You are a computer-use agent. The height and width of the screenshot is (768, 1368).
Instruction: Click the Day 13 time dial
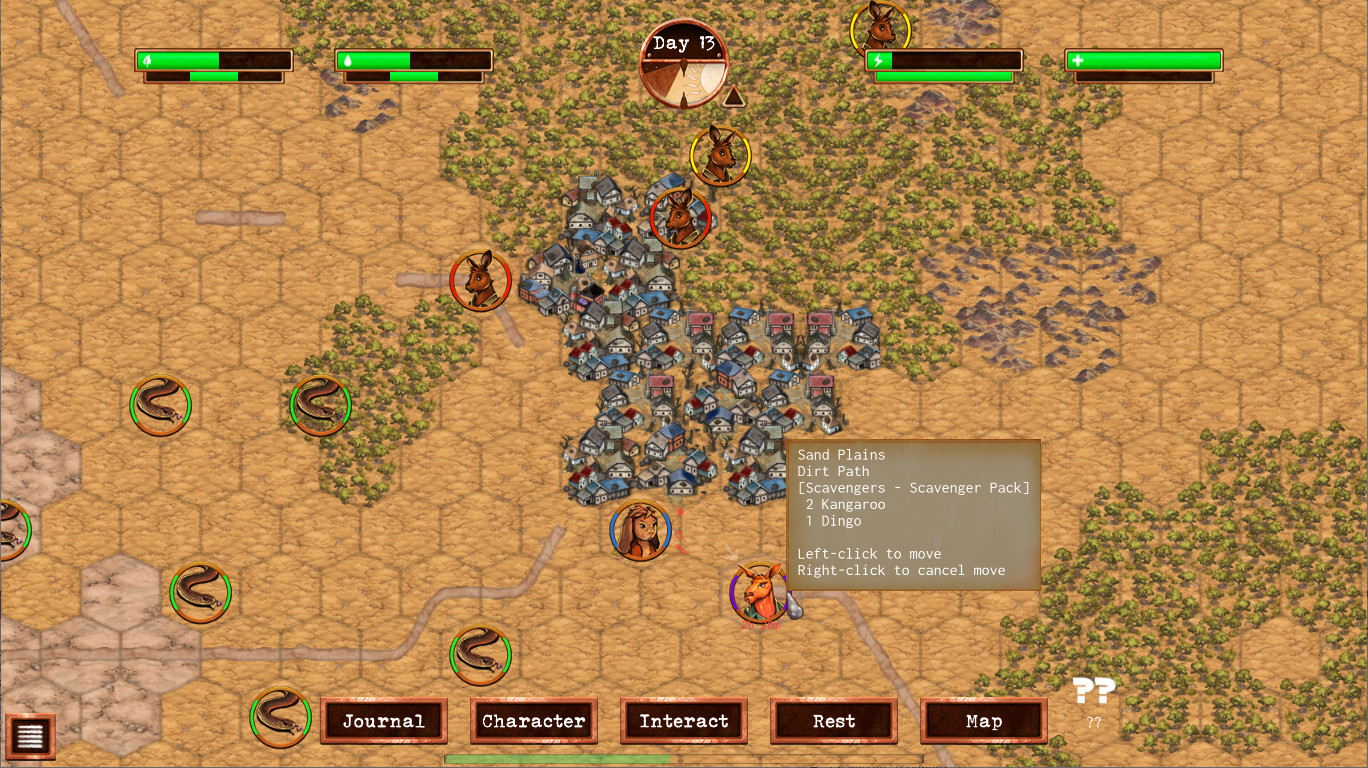coord(685,63)
